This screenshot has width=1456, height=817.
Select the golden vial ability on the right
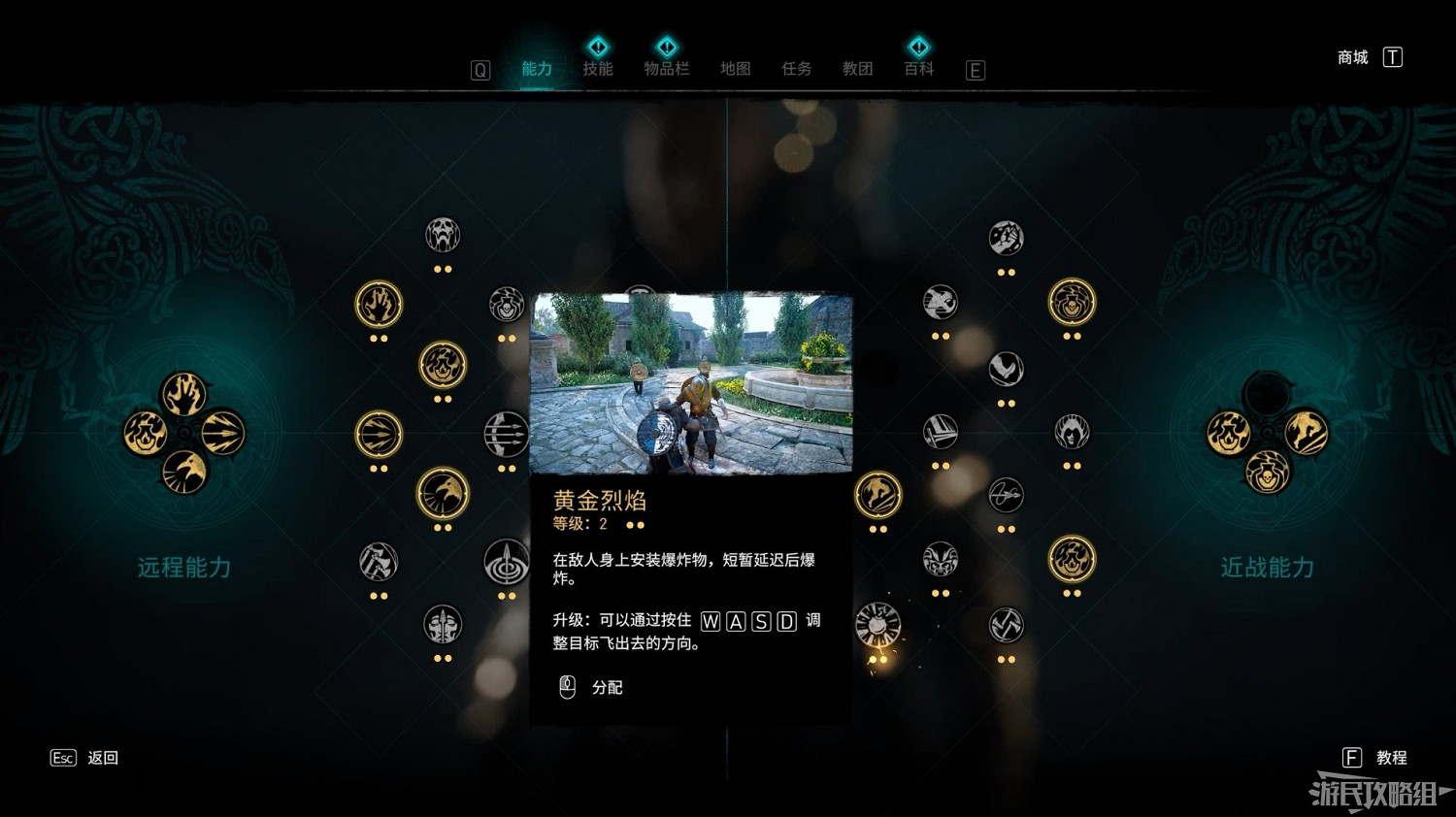tap(1070, 302)
